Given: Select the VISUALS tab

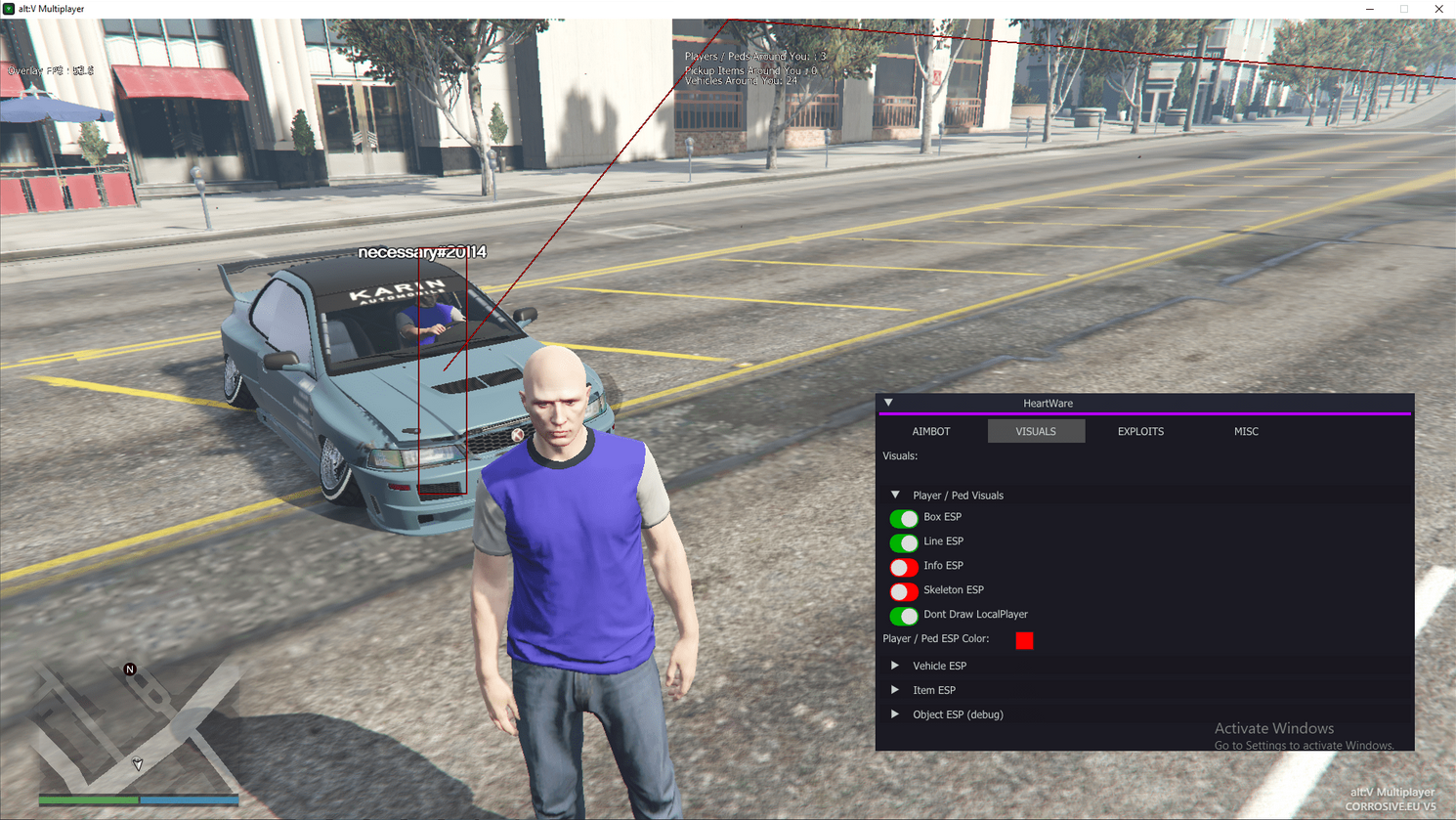Looking at the screenshot, I should pos(1036,431).
